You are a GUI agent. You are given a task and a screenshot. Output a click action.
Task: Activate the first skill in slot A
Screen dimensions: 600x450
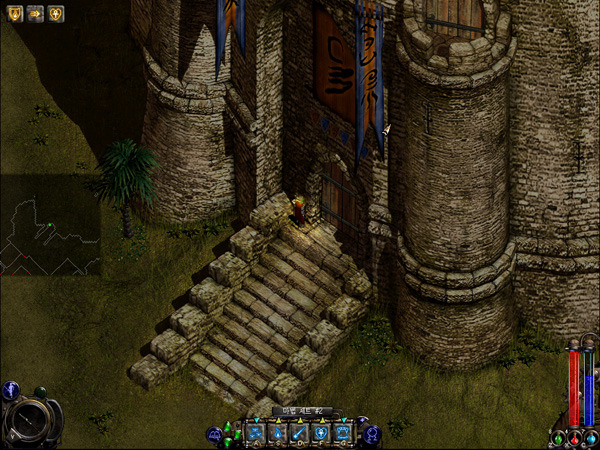(x=255, y=434)
